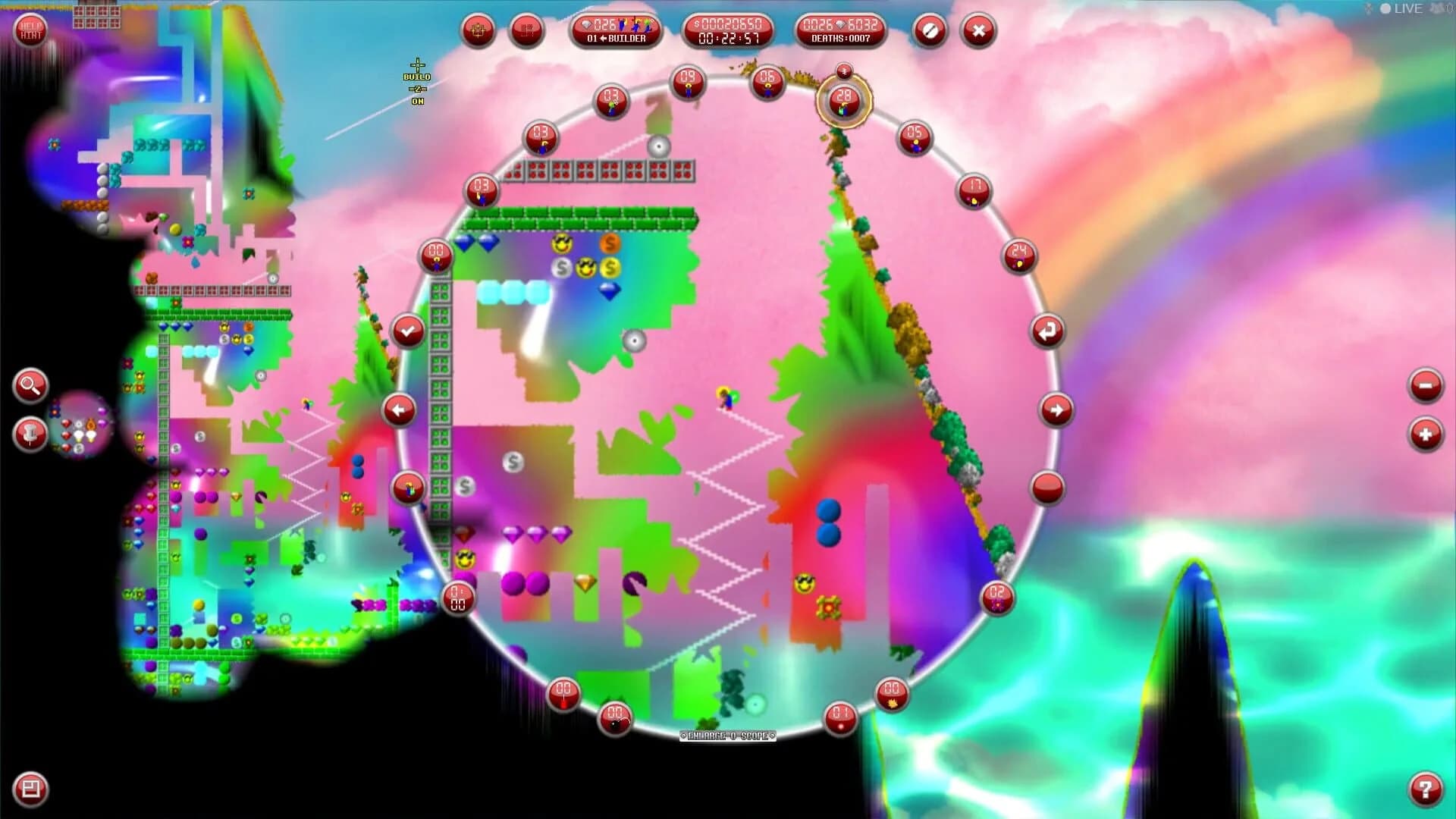Toggle the BUILD Z ON indicator
The image size is (1456, 819).
click(x=416, y=80)
